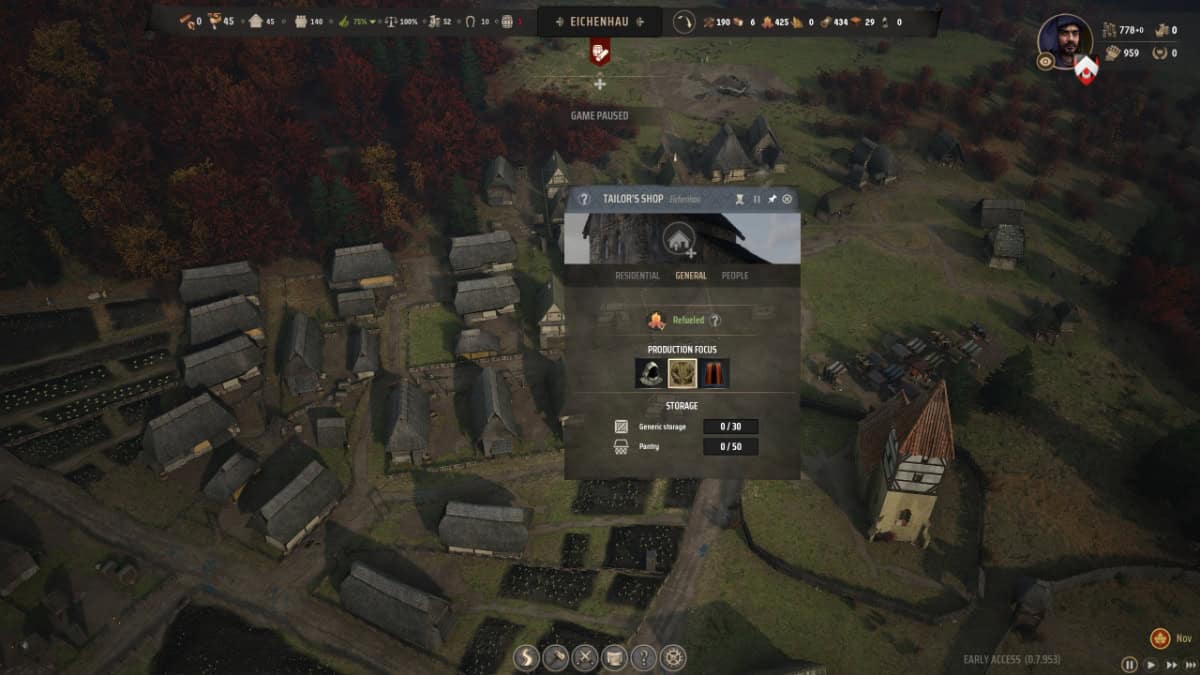Click the Eichenhau settlement name banner
This screenshot has width=1200, height=675.
[600, 21]
